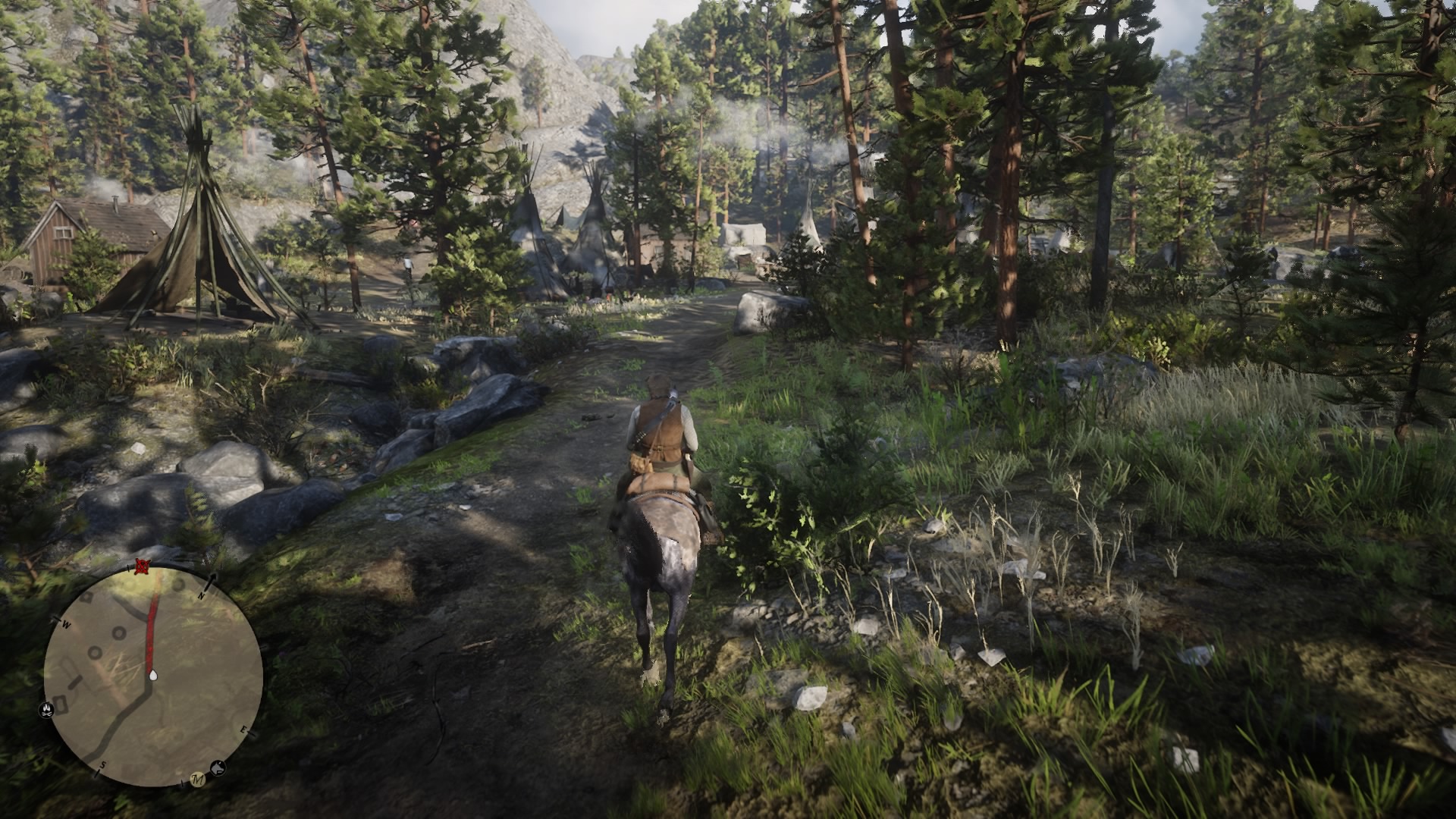Click the yellow M mission marker on minimap
Image resolution: width=1456 pixels, height=819 pixels.
197,780
